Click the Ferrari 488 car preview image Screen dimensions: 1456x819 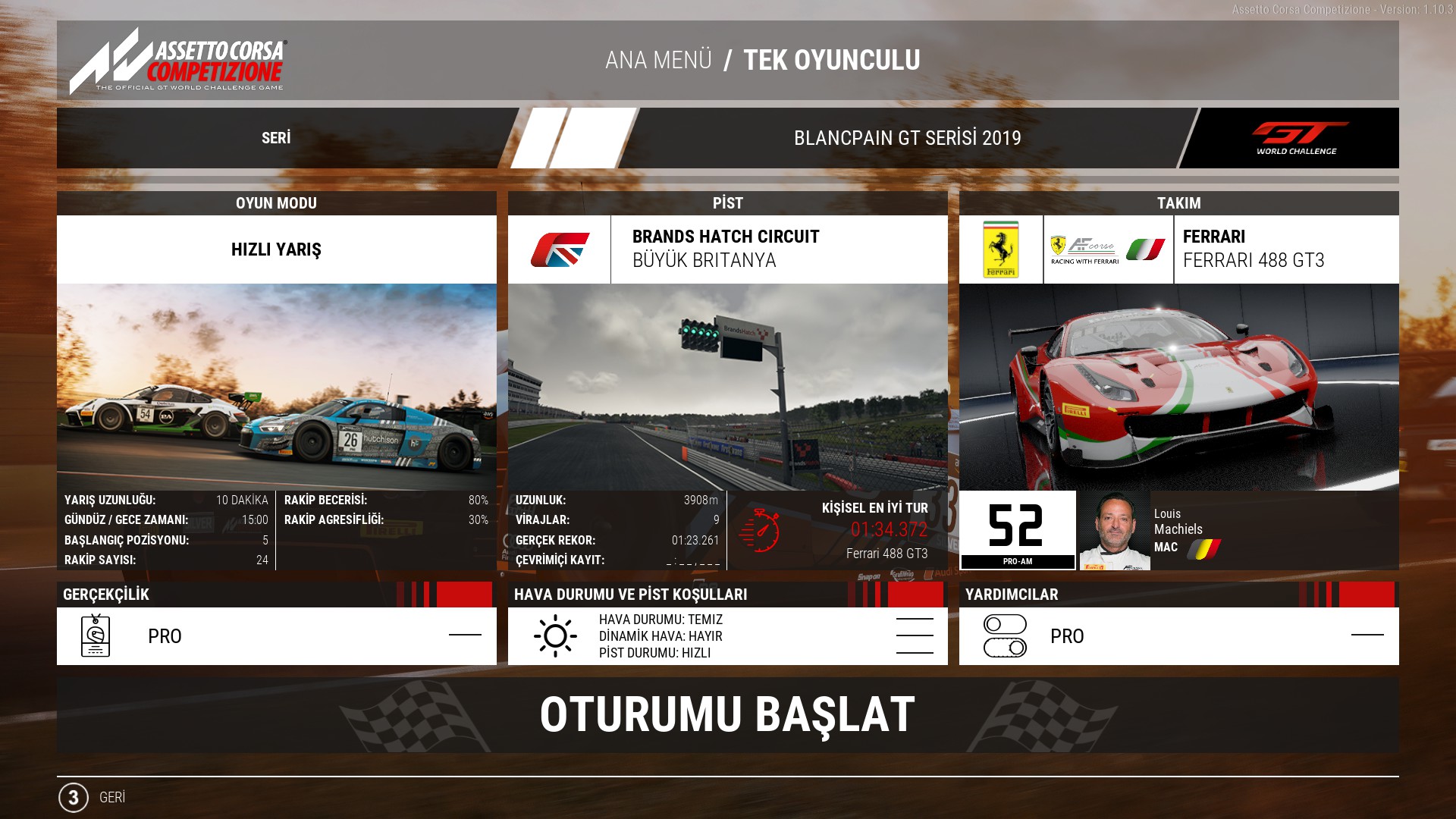click(x=1178, y=387)
